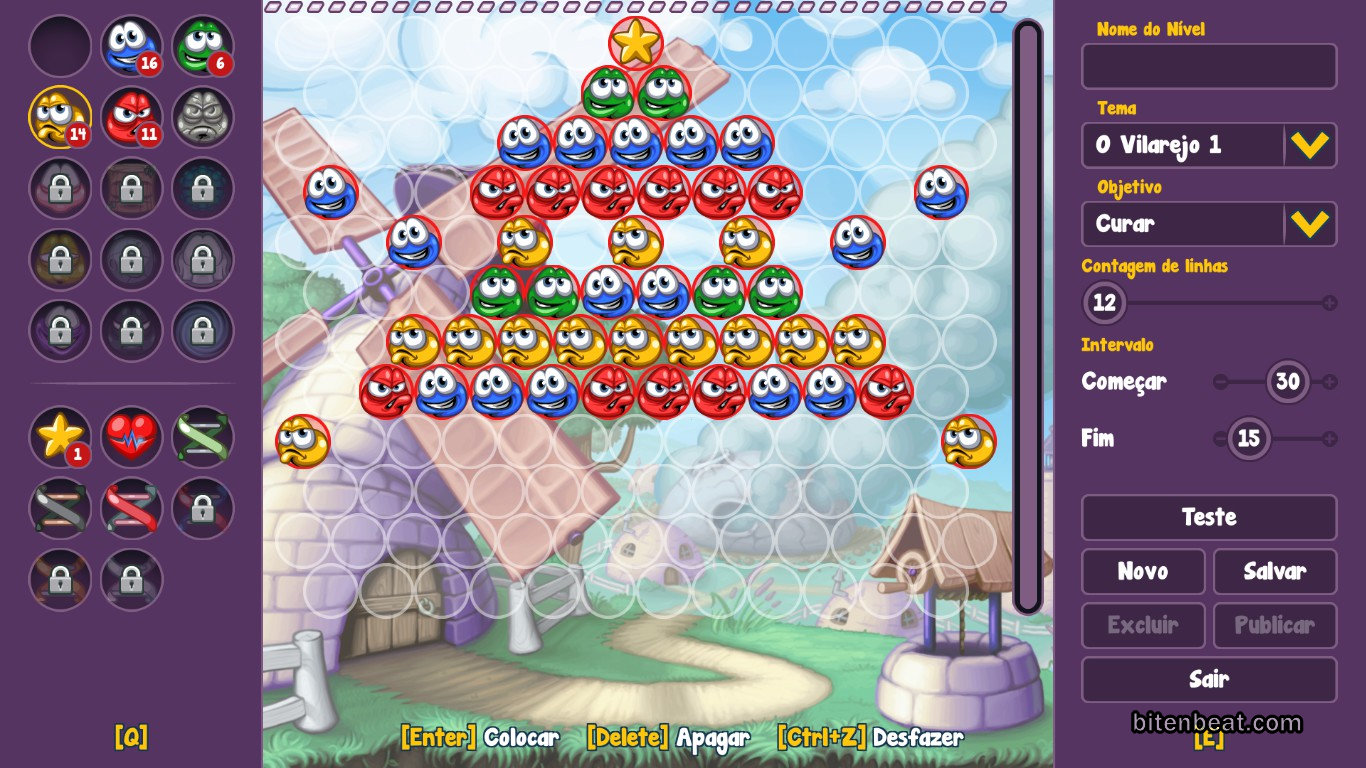Select the blue bubble in the palette
Screen dimensions: 1366x768
131,45
